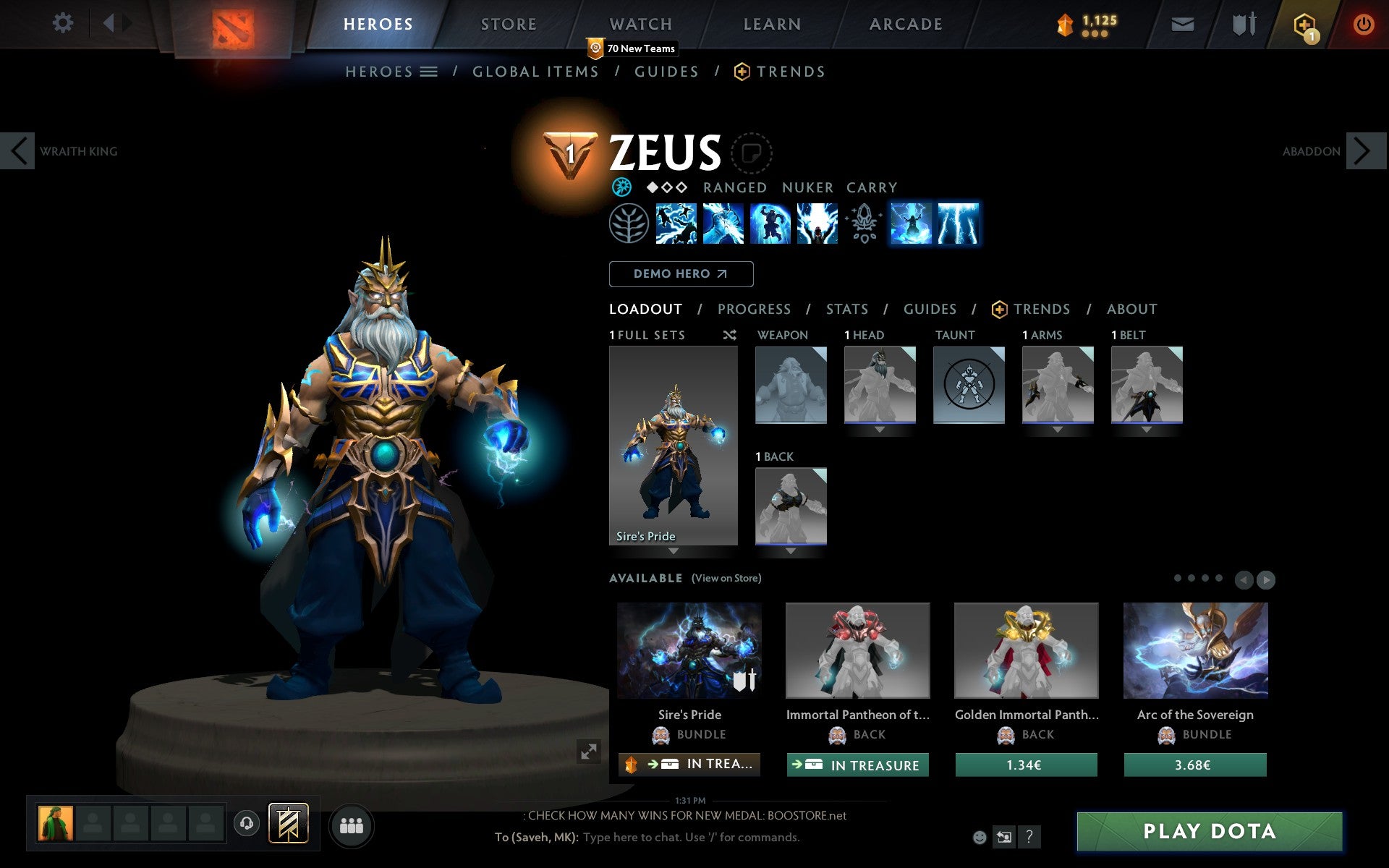Open the Talent Tree icon for Zeus
The width and height of the screenshot is (1389, 868).
click(629, 224)
